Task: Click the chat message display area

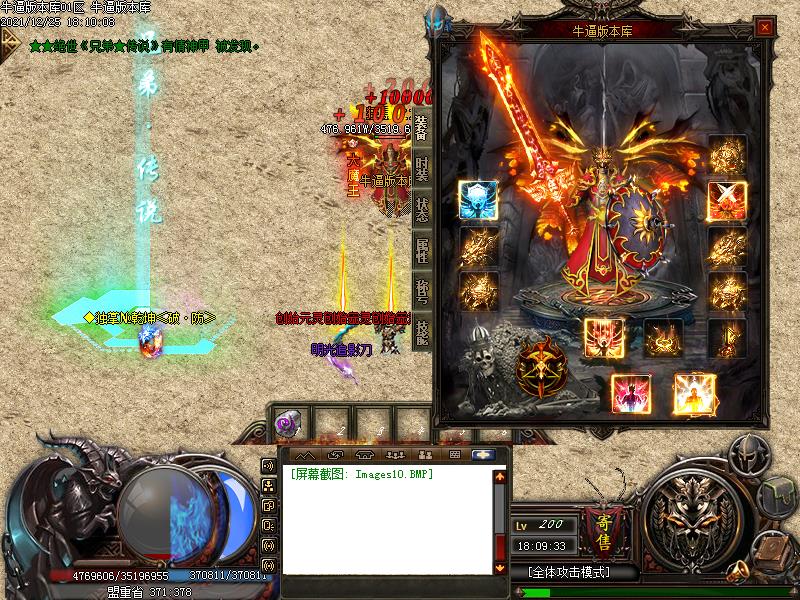Action: tap(385, 520)
